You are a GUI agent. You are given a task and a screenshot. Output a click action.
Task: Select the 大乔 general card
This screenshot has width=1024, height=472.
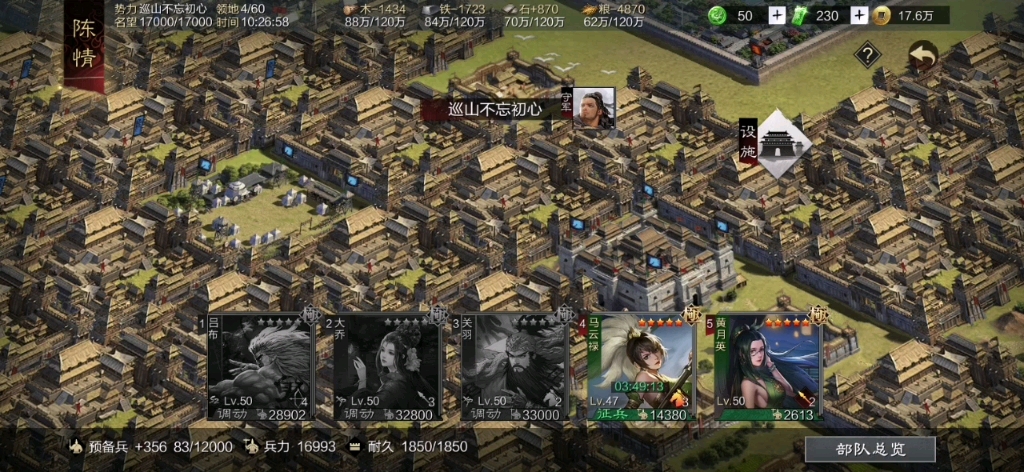click(384, 367)
